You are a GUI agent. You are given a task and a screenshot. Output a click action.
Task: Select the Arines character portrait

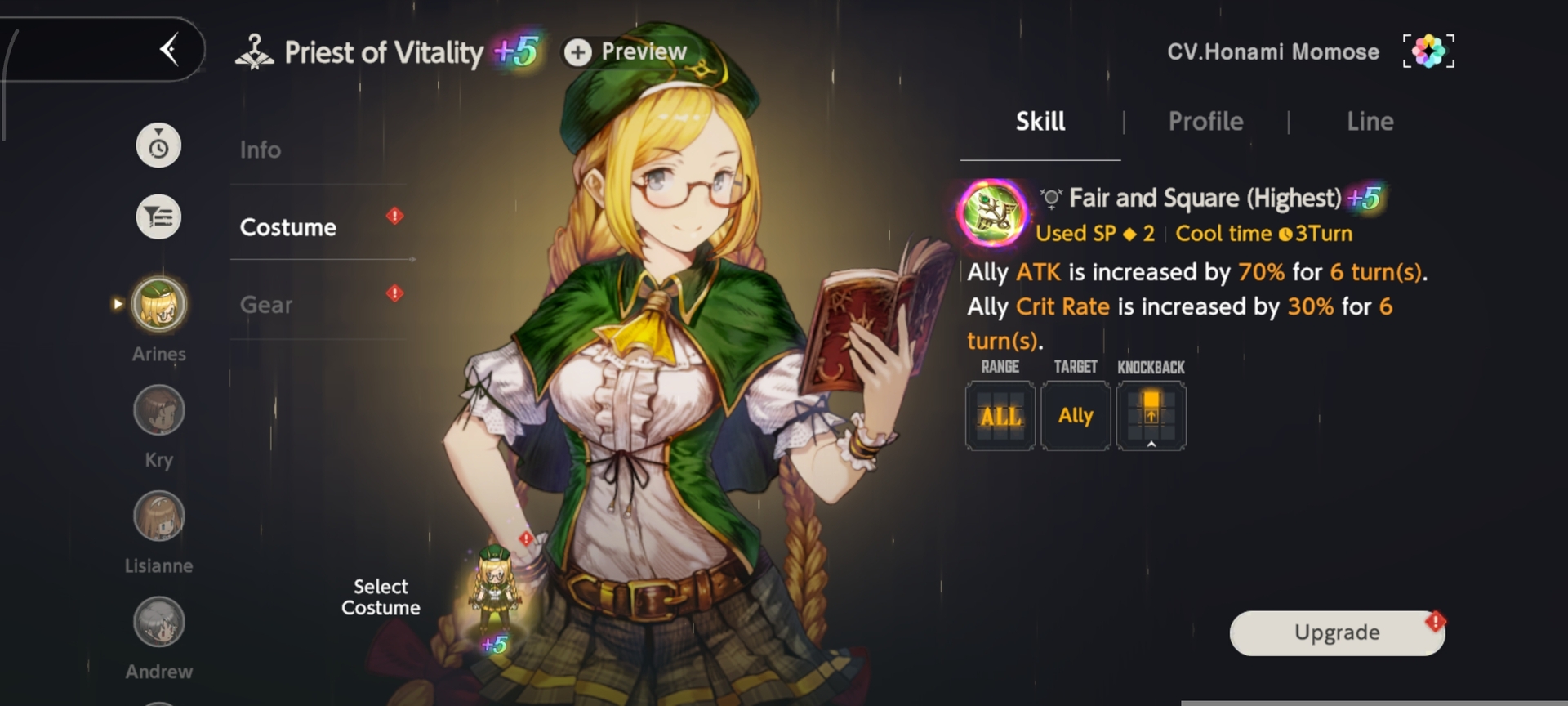click(159, 305)
